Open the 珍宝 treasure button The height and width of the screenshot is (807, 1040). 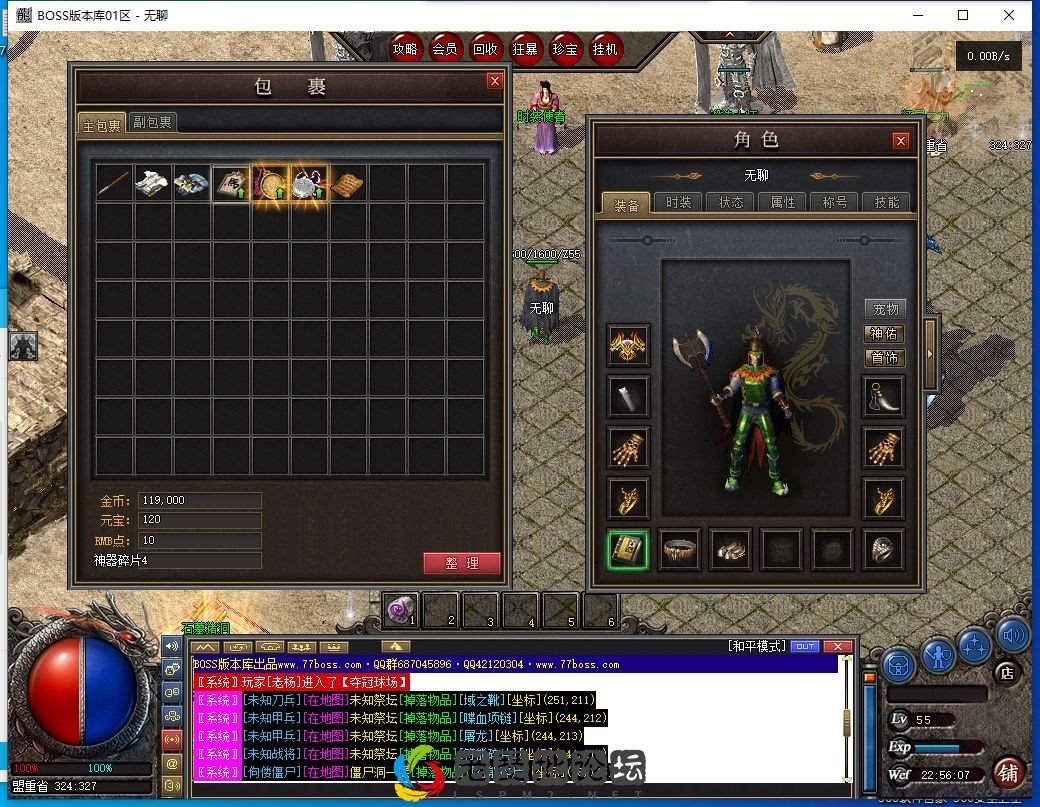coord(565,48)
